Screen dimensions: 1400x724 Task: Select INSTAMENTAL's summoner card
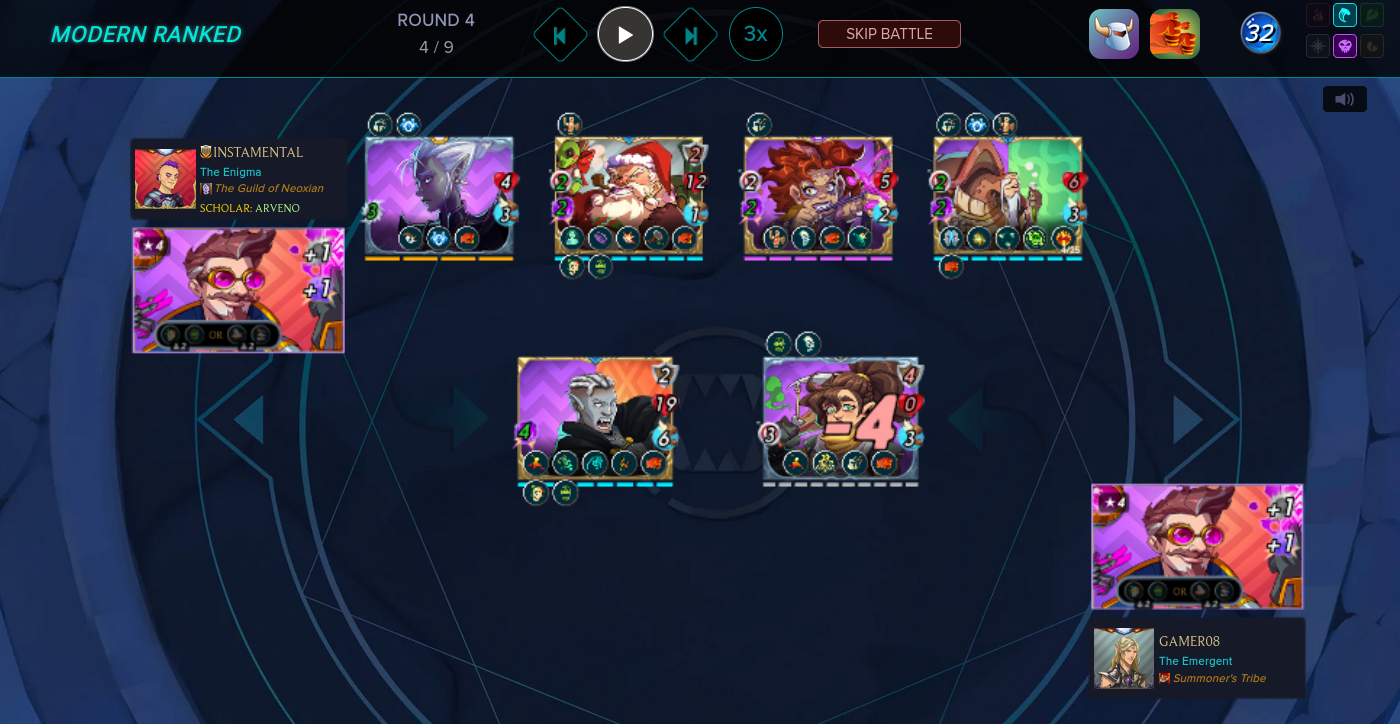tap(239, 290)
